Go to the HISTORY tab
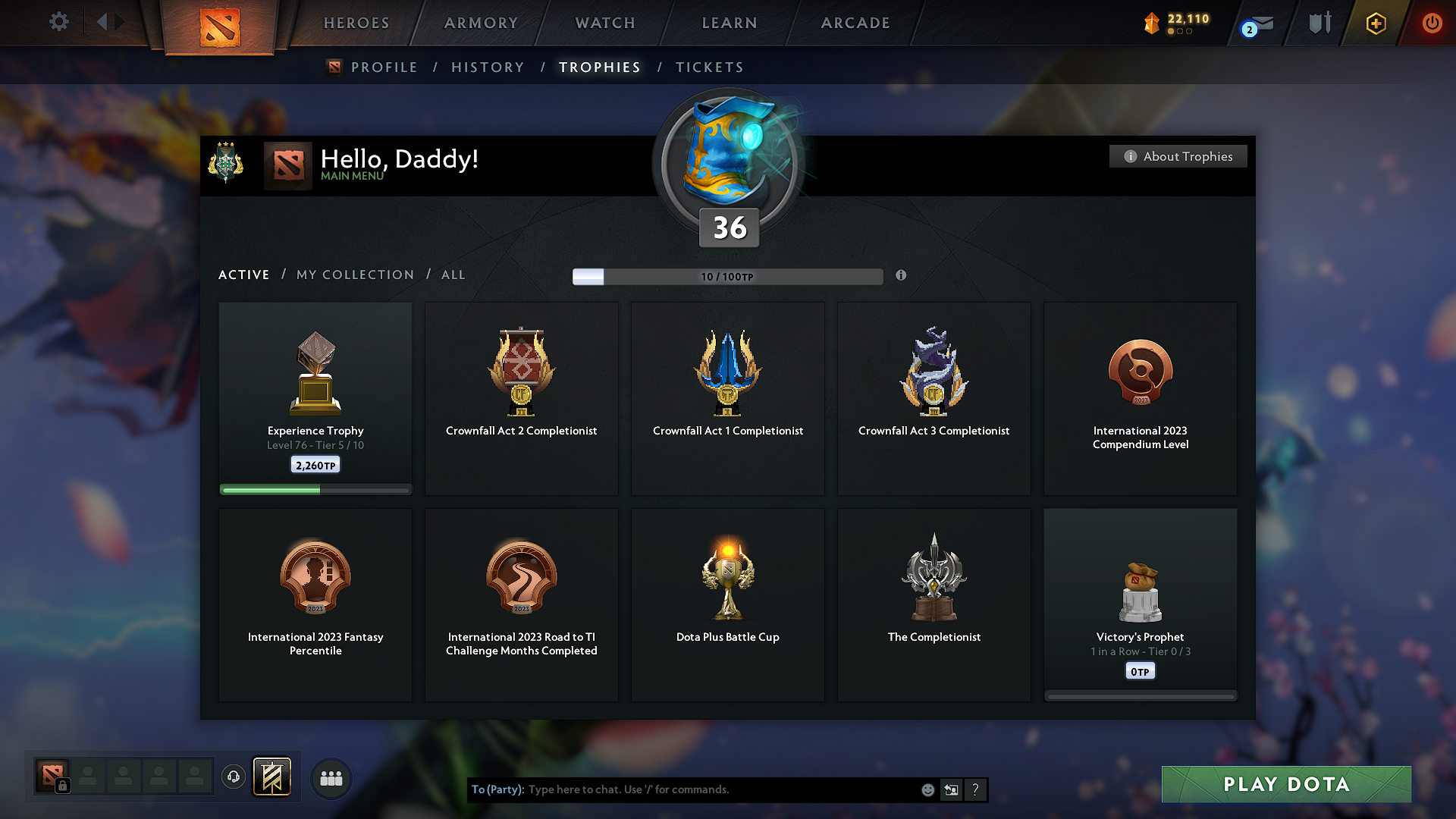1456x819 pixels. (x=488, y=67)
